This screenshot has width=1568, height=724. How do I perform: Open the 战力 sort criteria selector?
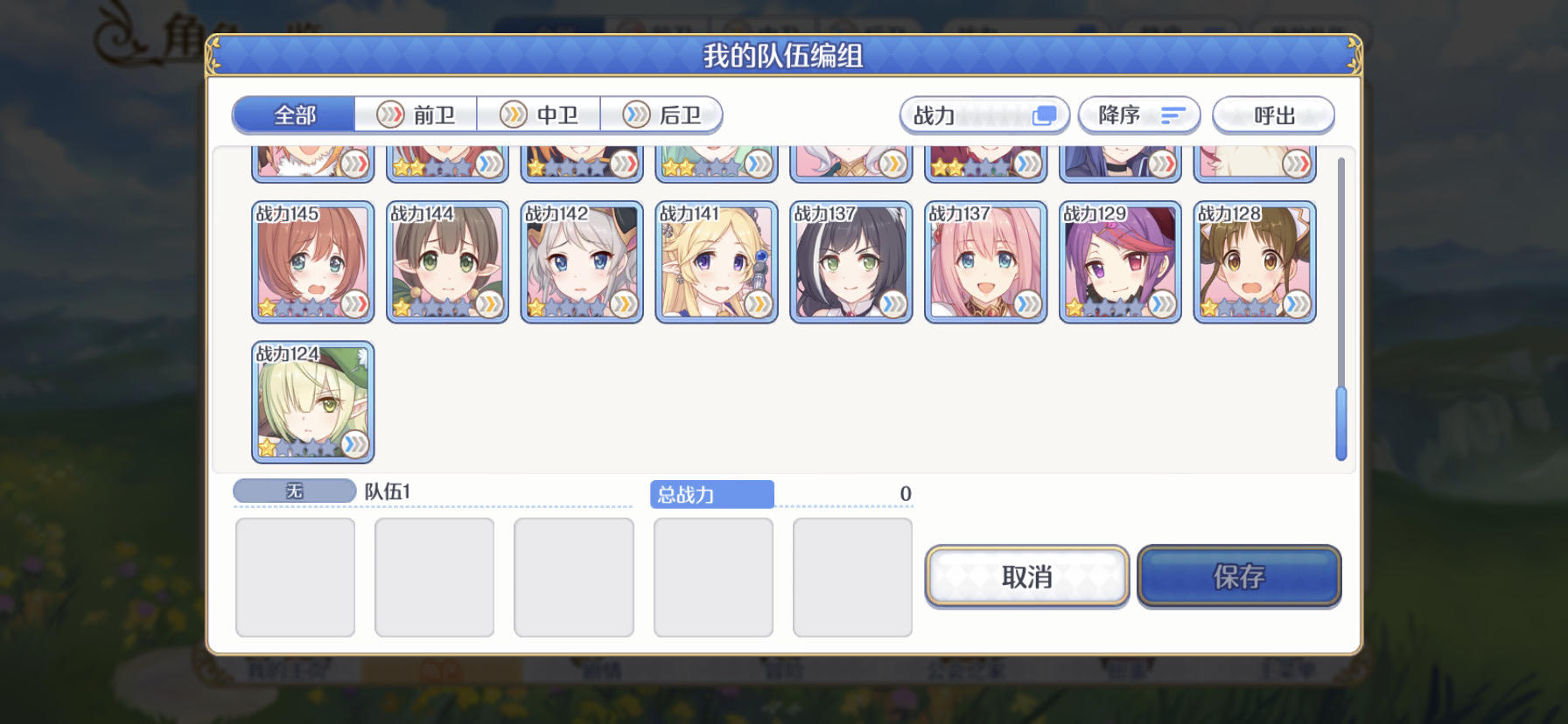click(x=982, y=115)
